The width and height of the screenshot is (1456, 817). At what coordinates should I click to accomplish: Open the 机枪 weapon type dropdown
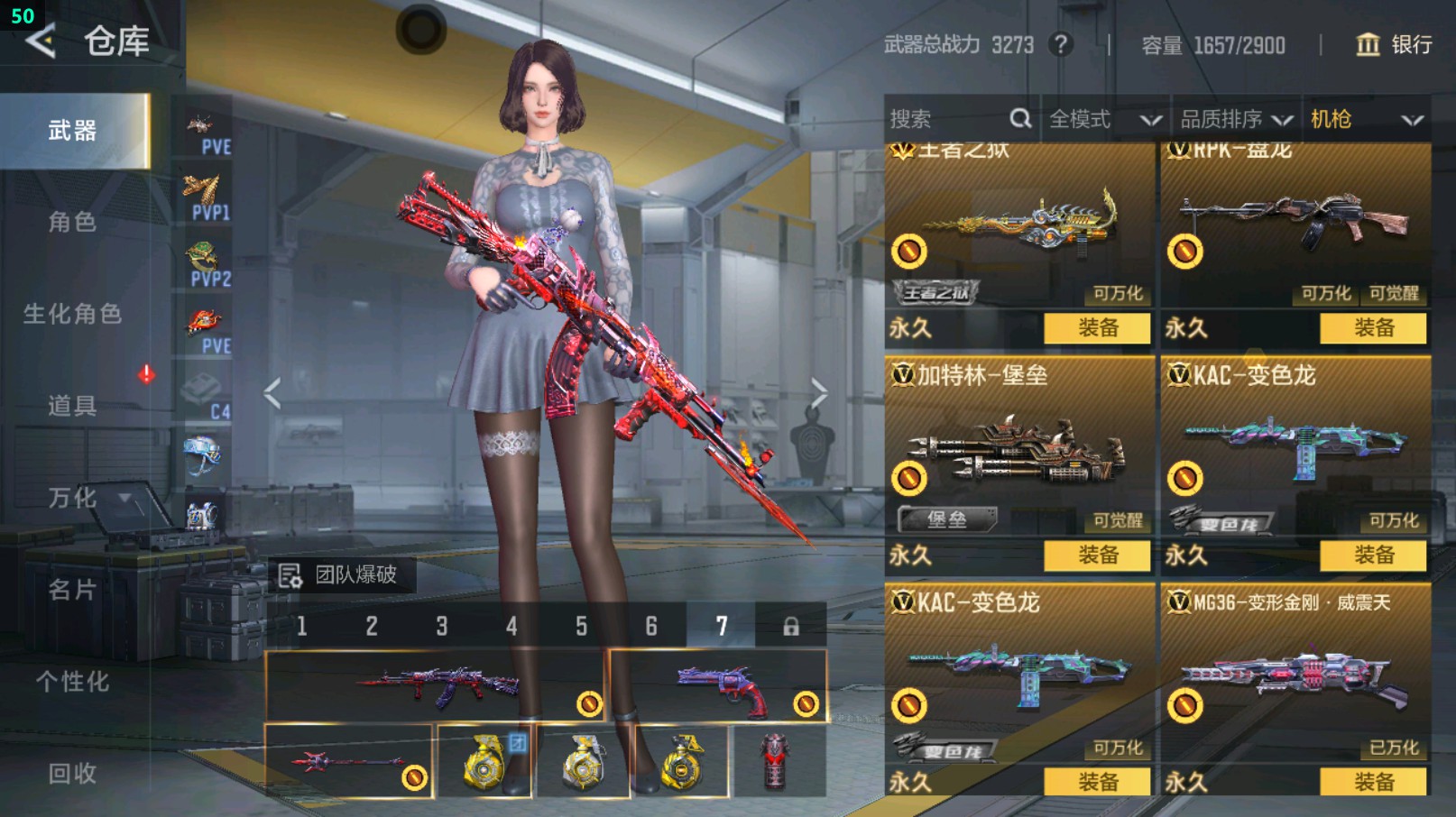pyautogui.click(x=1366, y=119)
